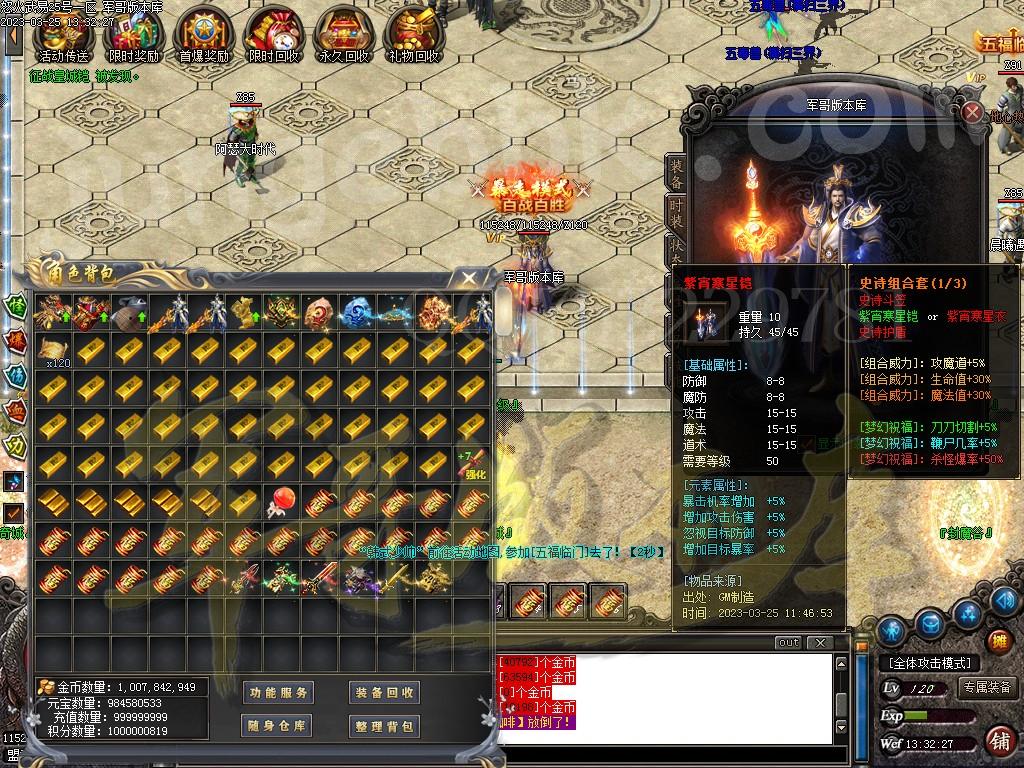
Task: Close the character panel with red X
Action: coord(972,112)
